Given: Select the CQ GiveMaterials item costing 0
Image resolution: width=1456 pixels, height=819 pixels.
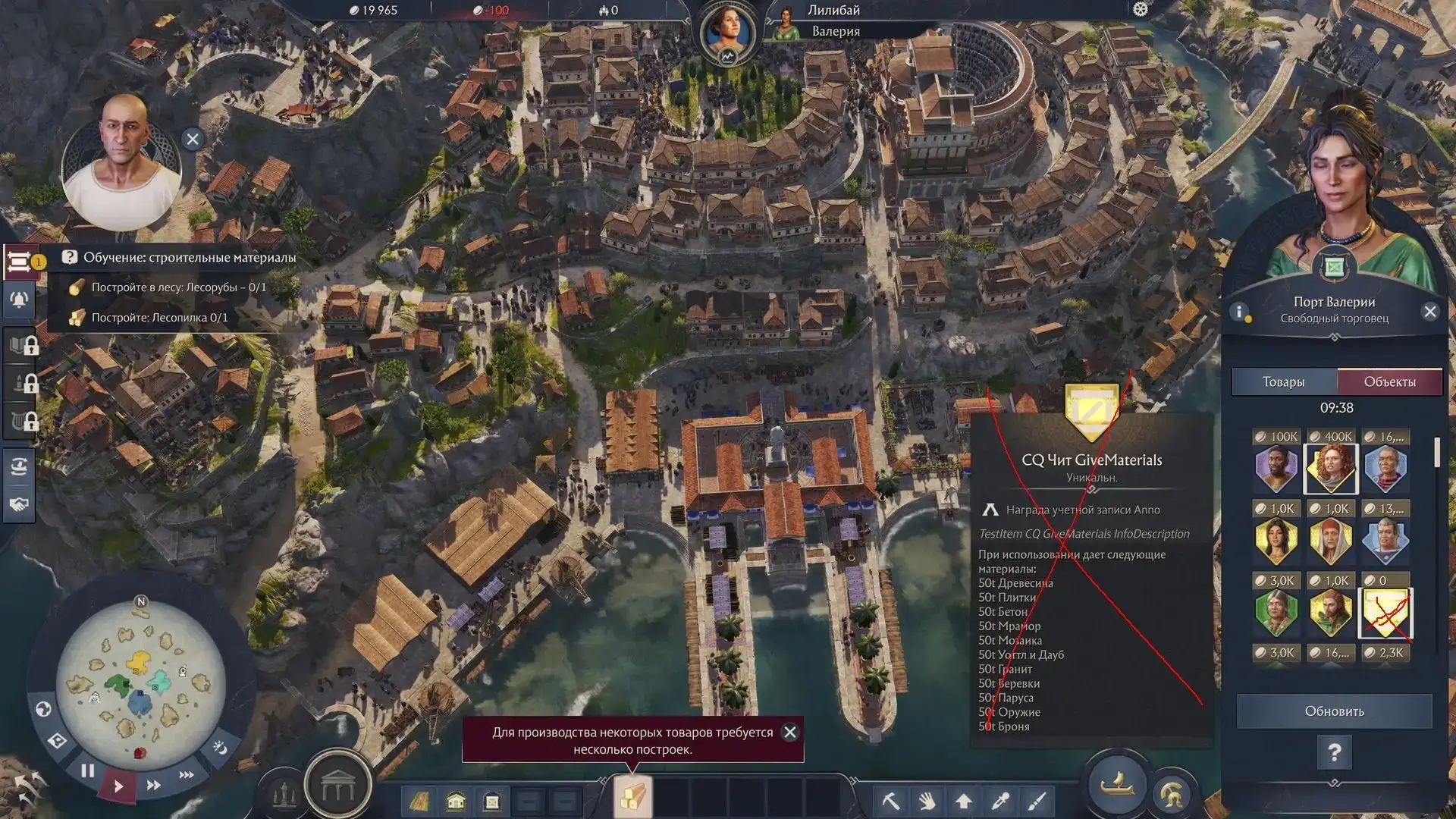Looking at the screenshot, I should point(1386,613).
